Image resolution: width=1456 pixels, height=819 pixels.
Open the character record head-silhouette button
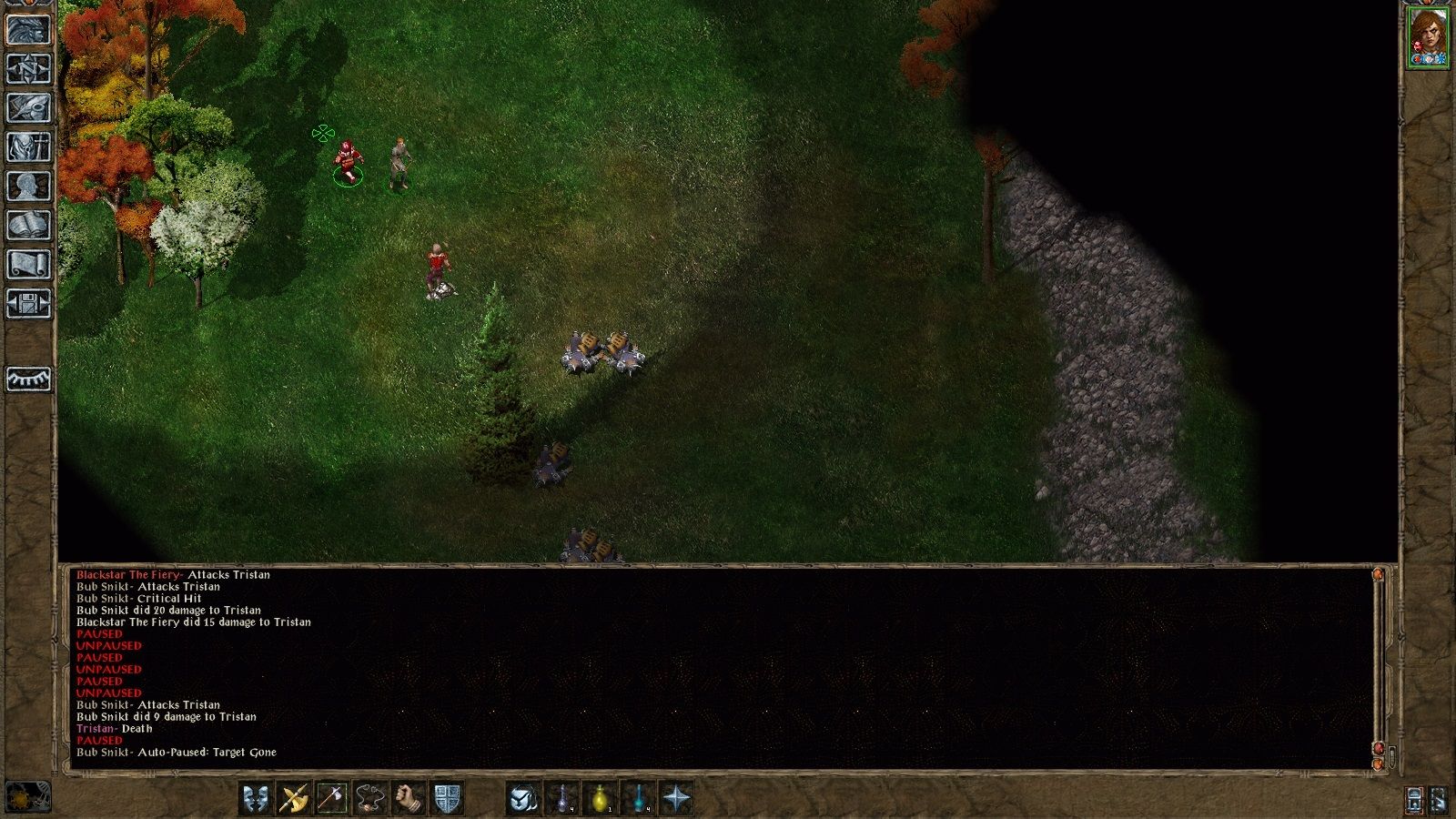tap(28, 187)
